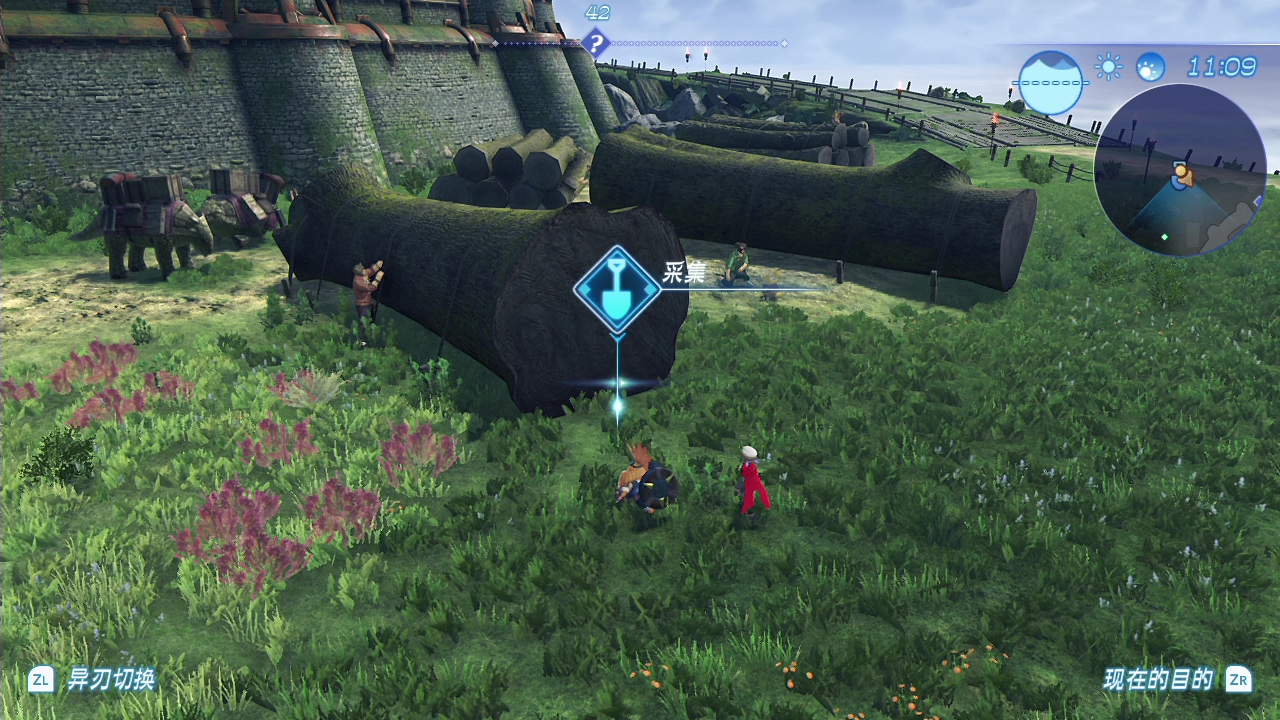Click the question mark compass marker
Viewport: 1280px width, 720px height.
(596, 43)
